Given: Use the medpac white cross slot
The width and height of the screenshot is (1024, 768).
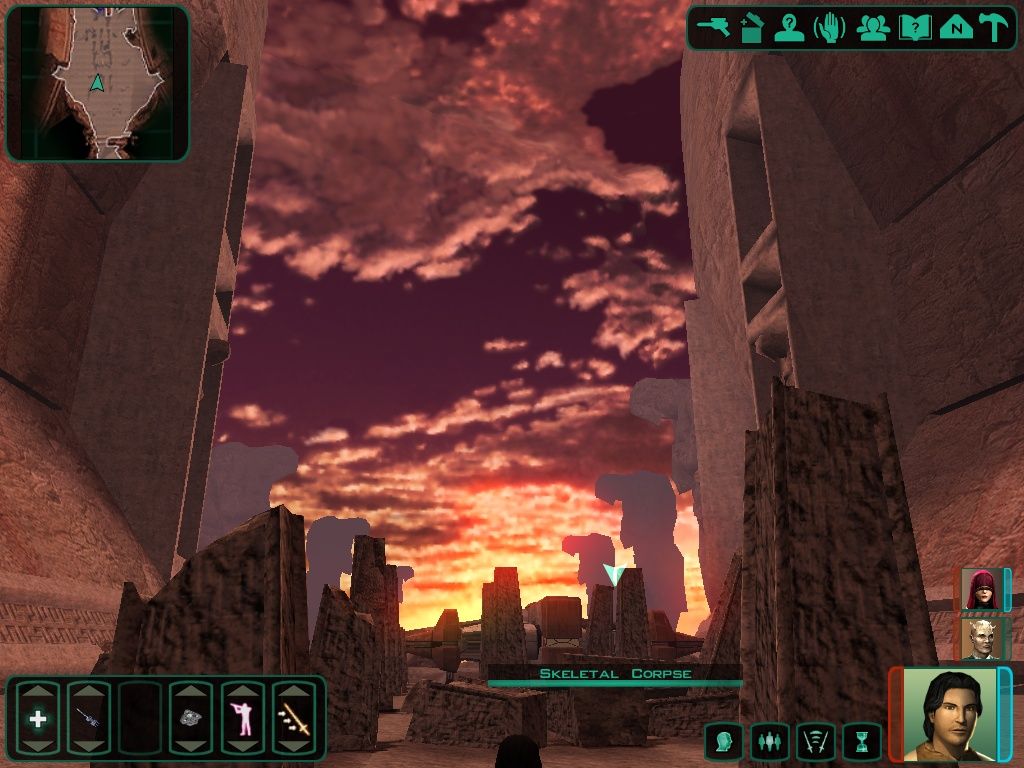Looking at the screenshot, I should [38, 718].
